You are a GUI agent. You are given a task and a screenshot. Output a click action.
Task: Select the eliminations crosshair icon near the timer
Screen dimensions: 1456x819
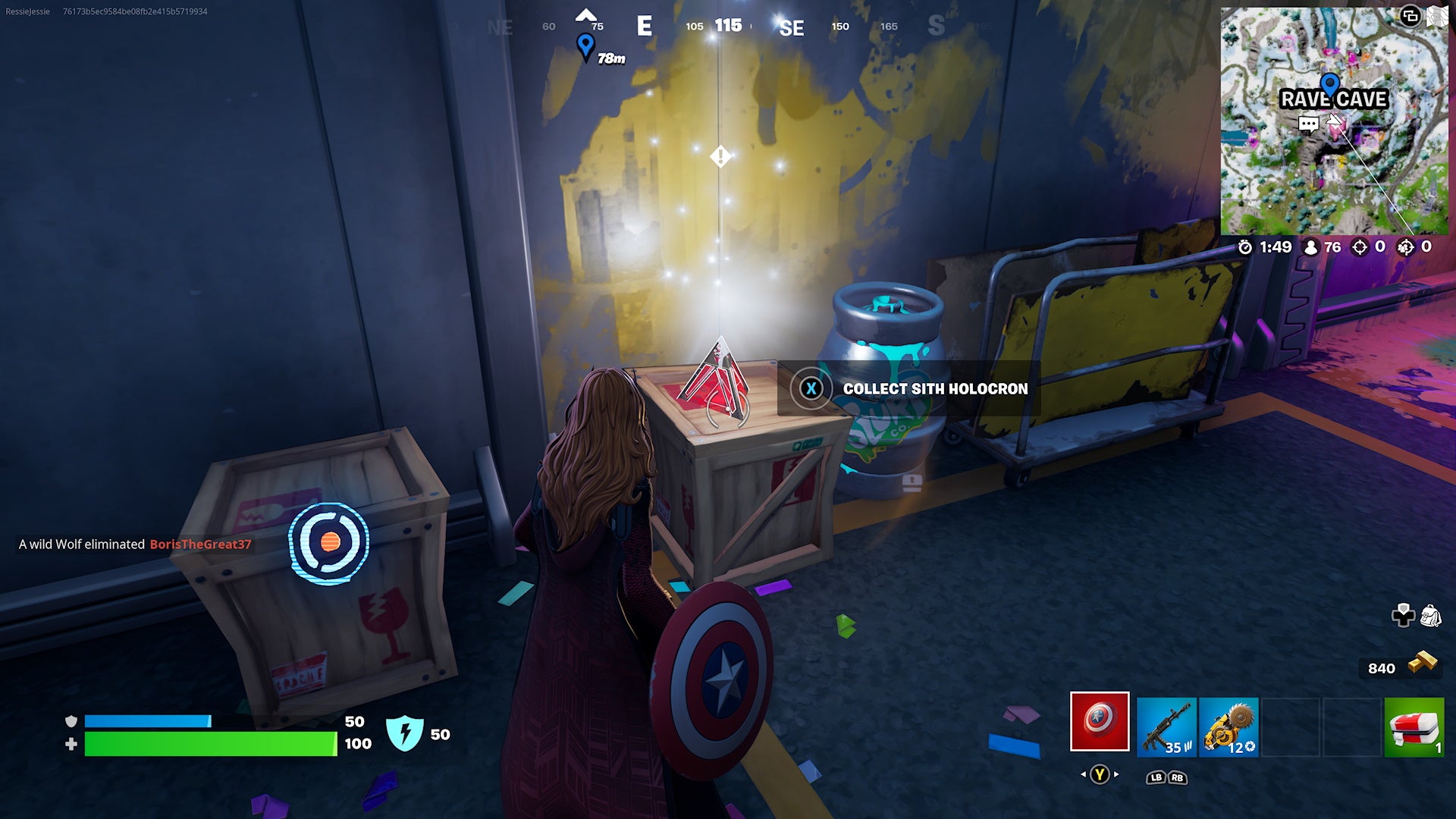tap(1359, 247)
